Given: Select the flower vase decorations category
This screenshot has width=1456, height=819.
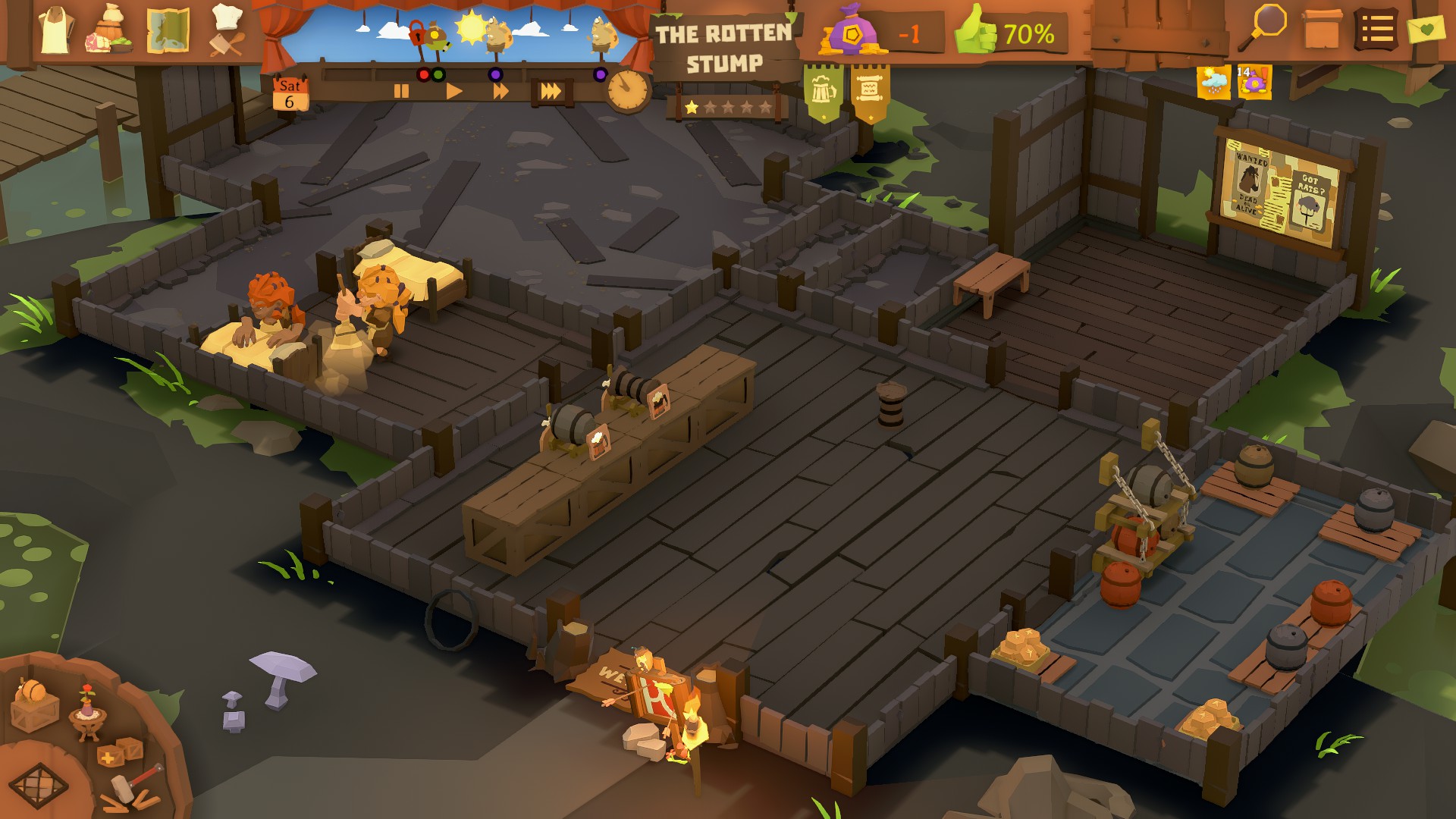Looking at the screenshot, I should tap(86, 713).
